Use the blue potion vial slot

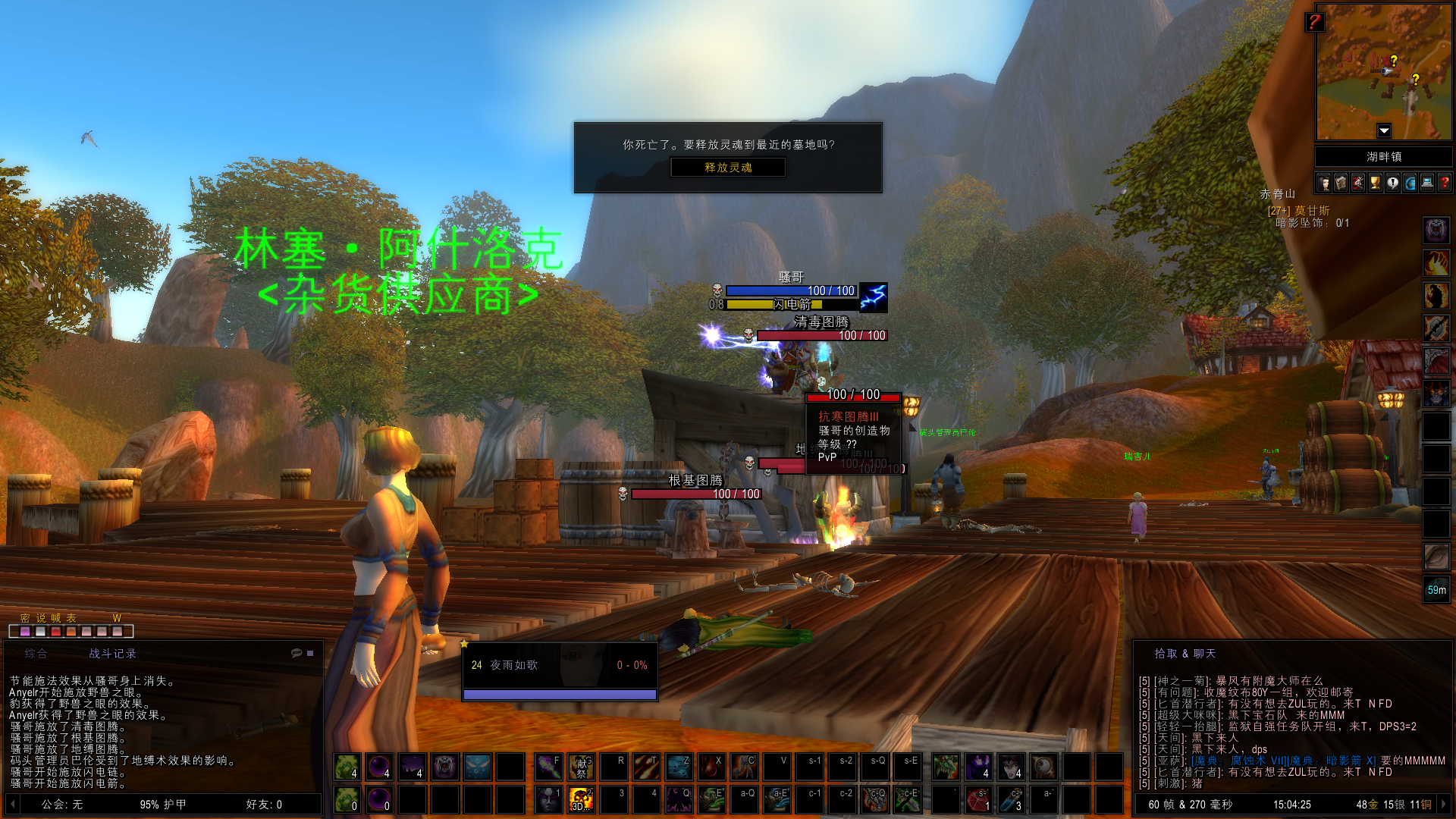pos(1011,799)
